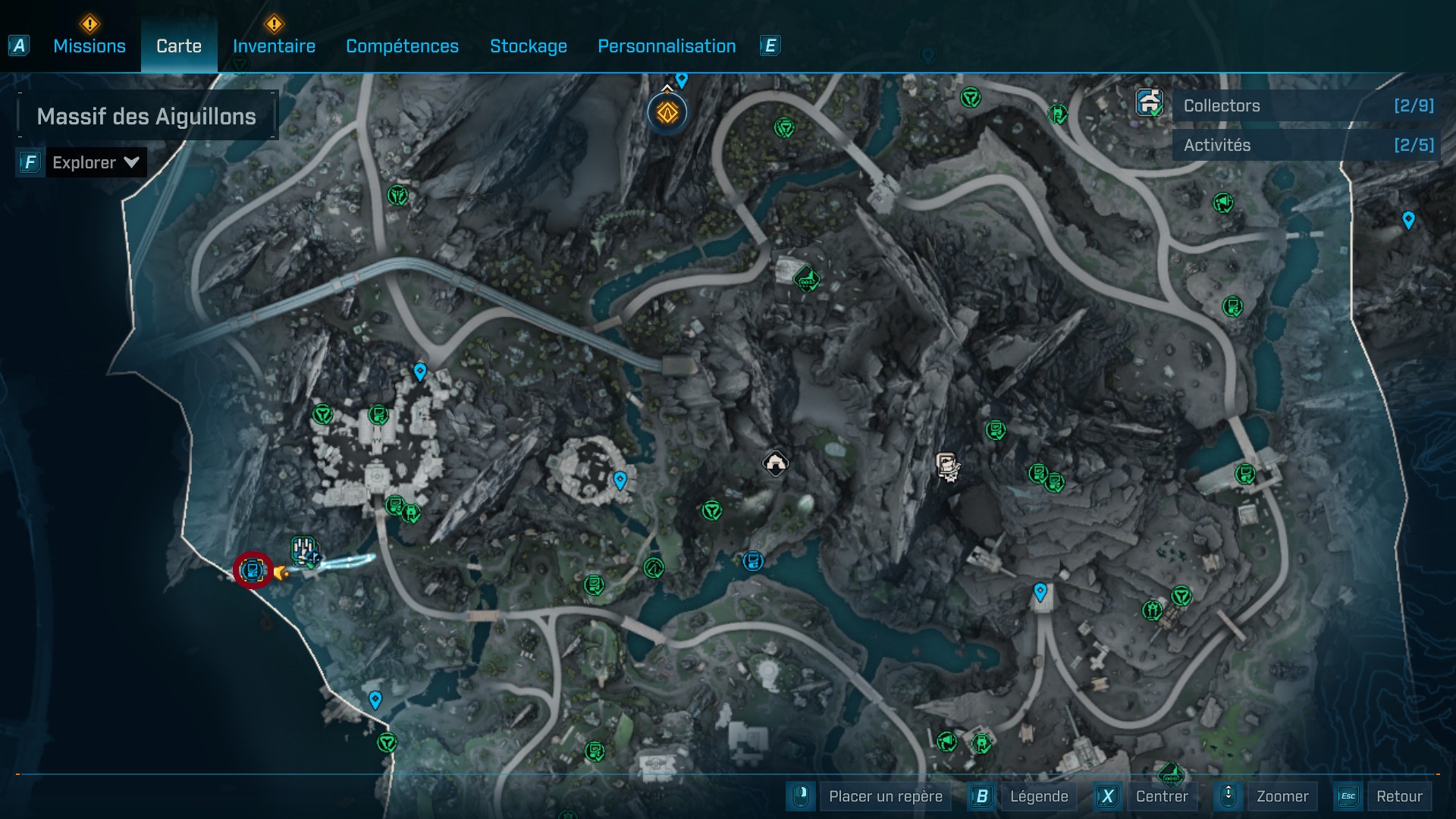Screen dimensions: 1456x819
Task: Click the merchant note icon right of map center
Action: (947, 467)
